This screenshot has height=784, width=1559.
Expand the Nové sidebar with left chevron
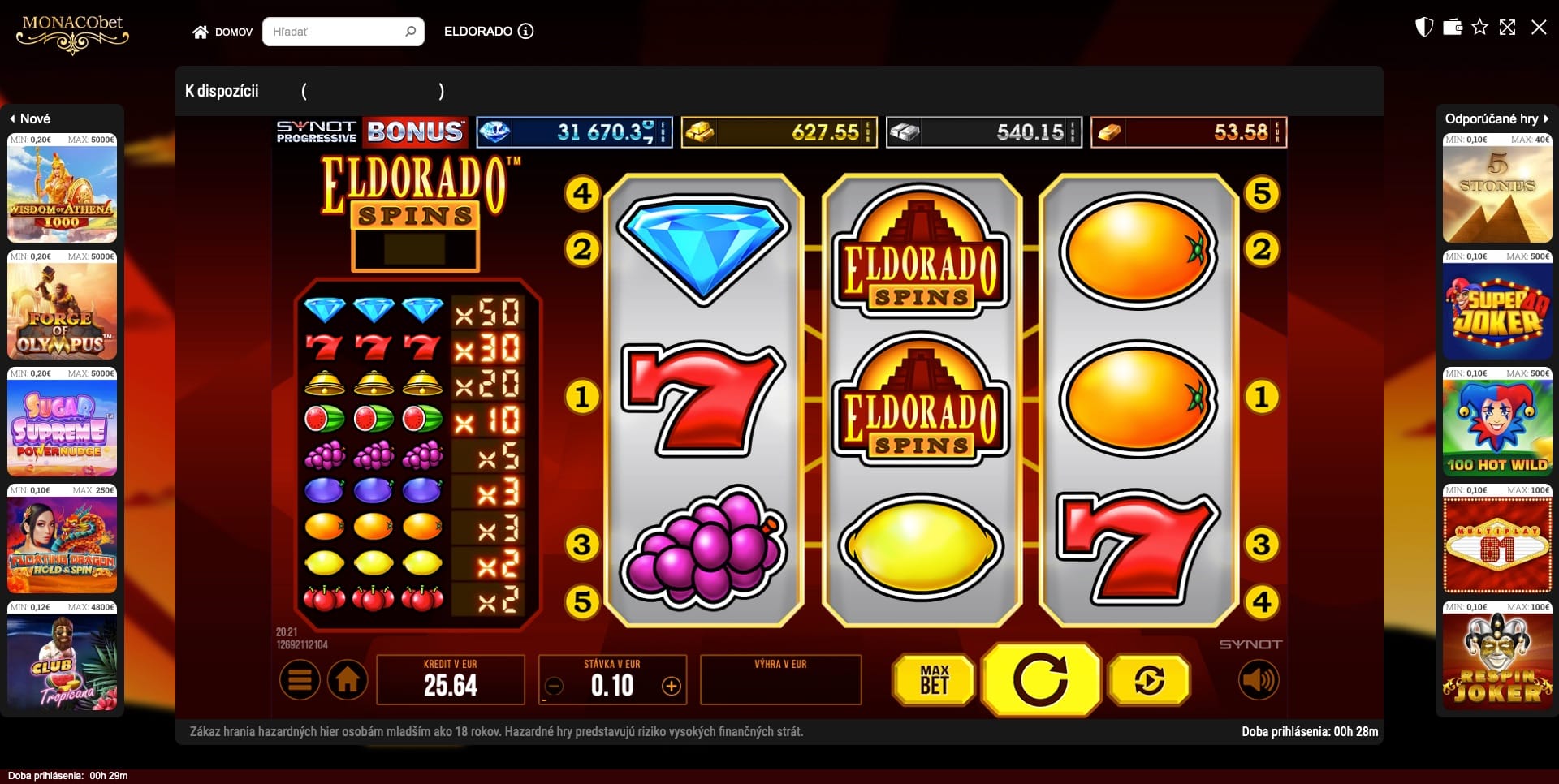coord(11,118)
